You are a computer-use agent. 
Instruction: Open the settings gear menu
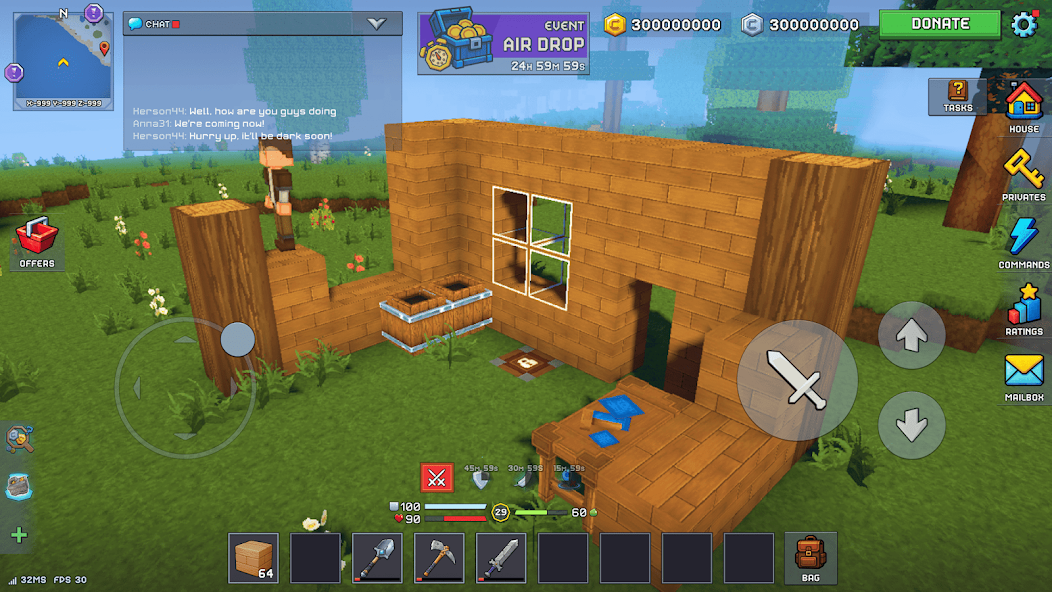[1025, 24]
